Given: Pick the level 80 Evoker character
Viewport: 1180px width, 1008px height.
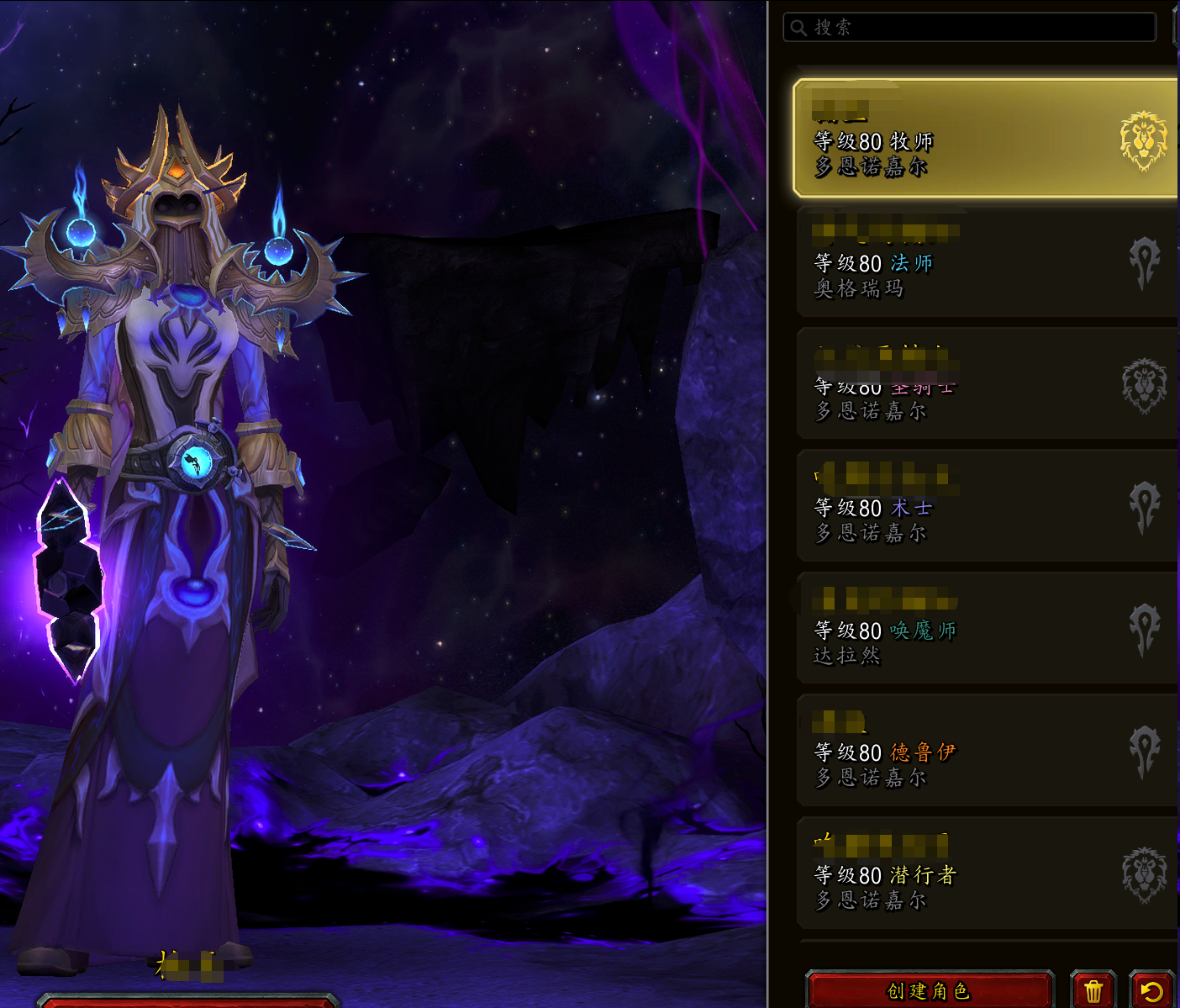Looking at the screenshot, I should (x=983, y=629).
